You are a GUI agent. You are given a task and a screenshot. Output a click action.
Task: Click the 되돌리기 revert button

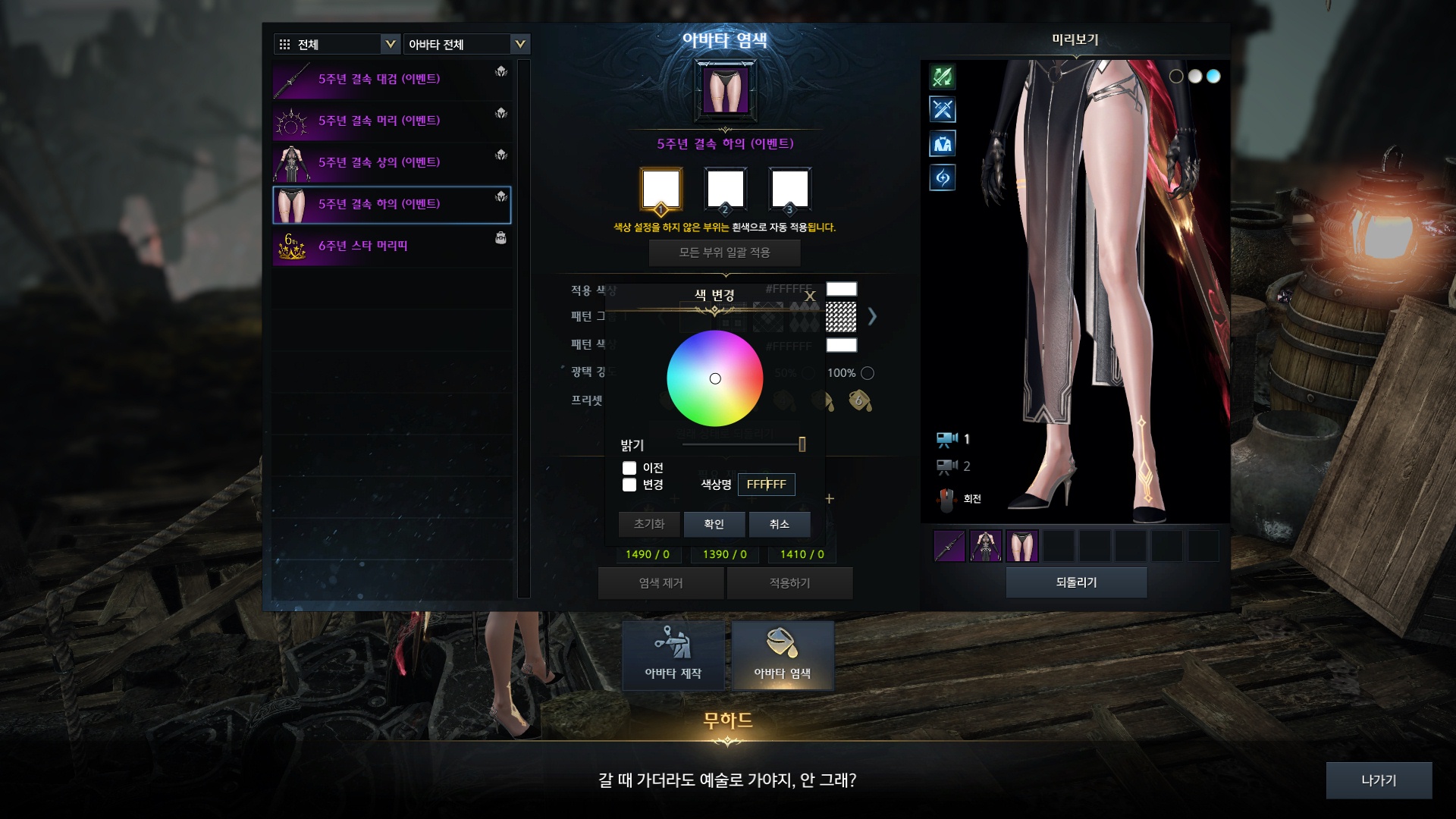tap(1076, 582)
